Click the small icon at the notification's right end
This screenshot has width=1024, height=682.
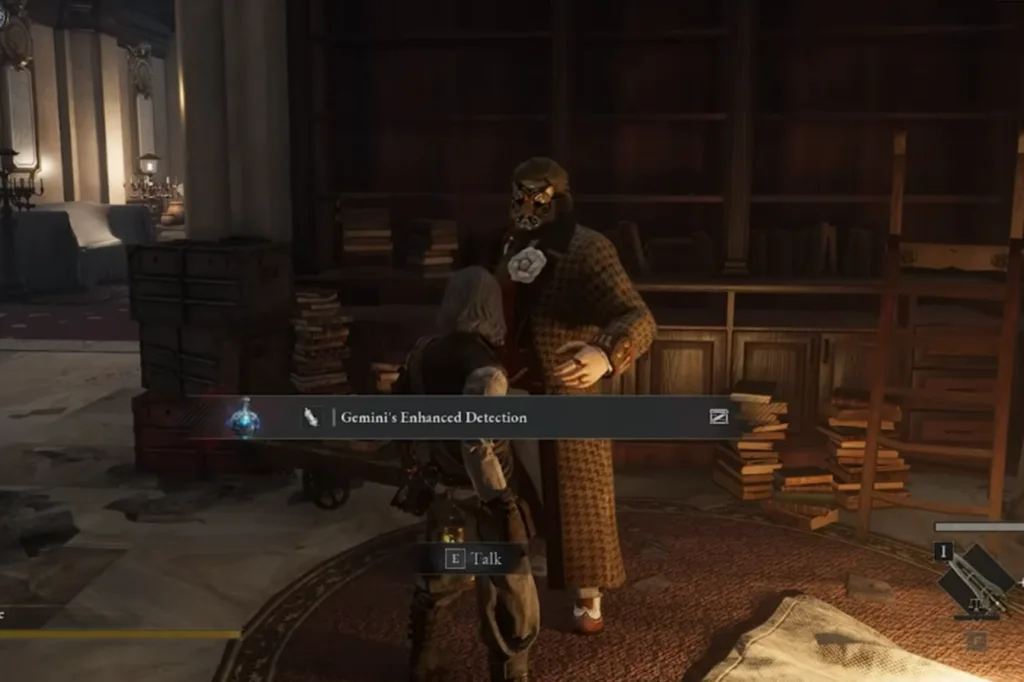click(x=718, y=417)
